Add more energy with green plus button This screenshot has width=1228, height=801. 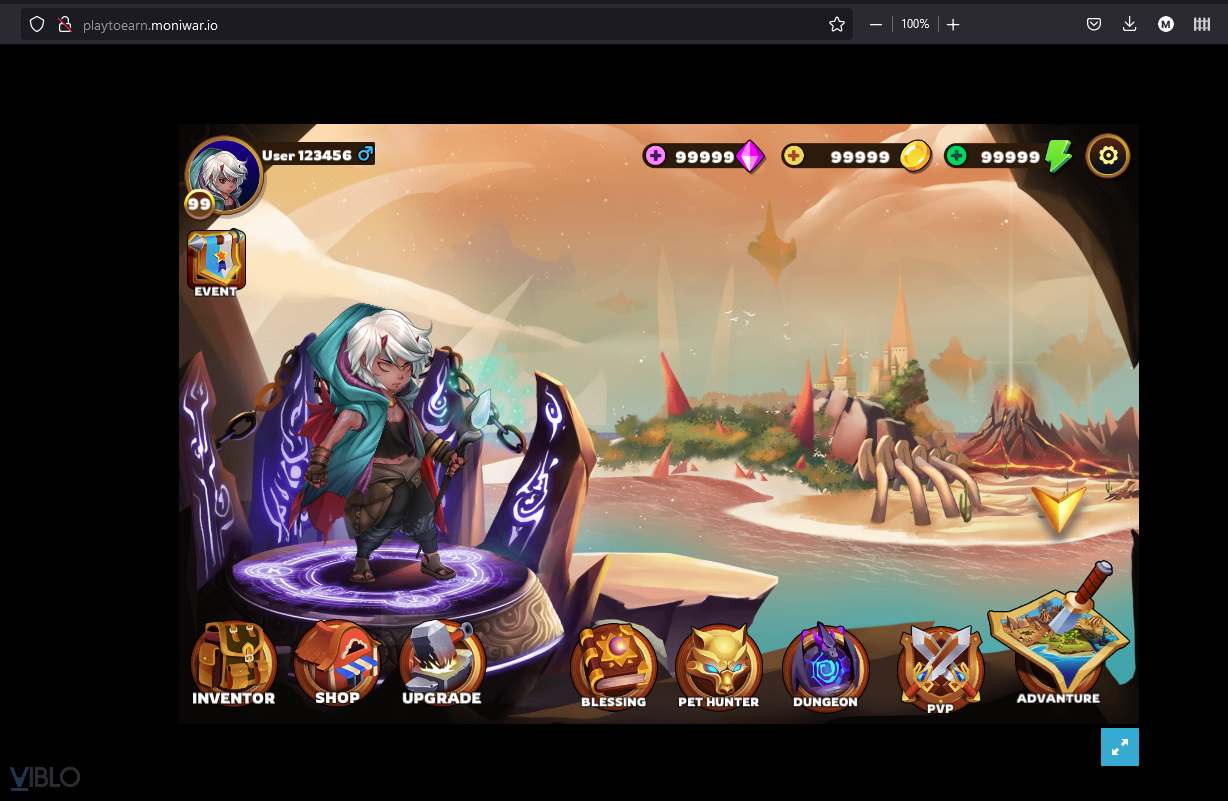tap(957, 156)
